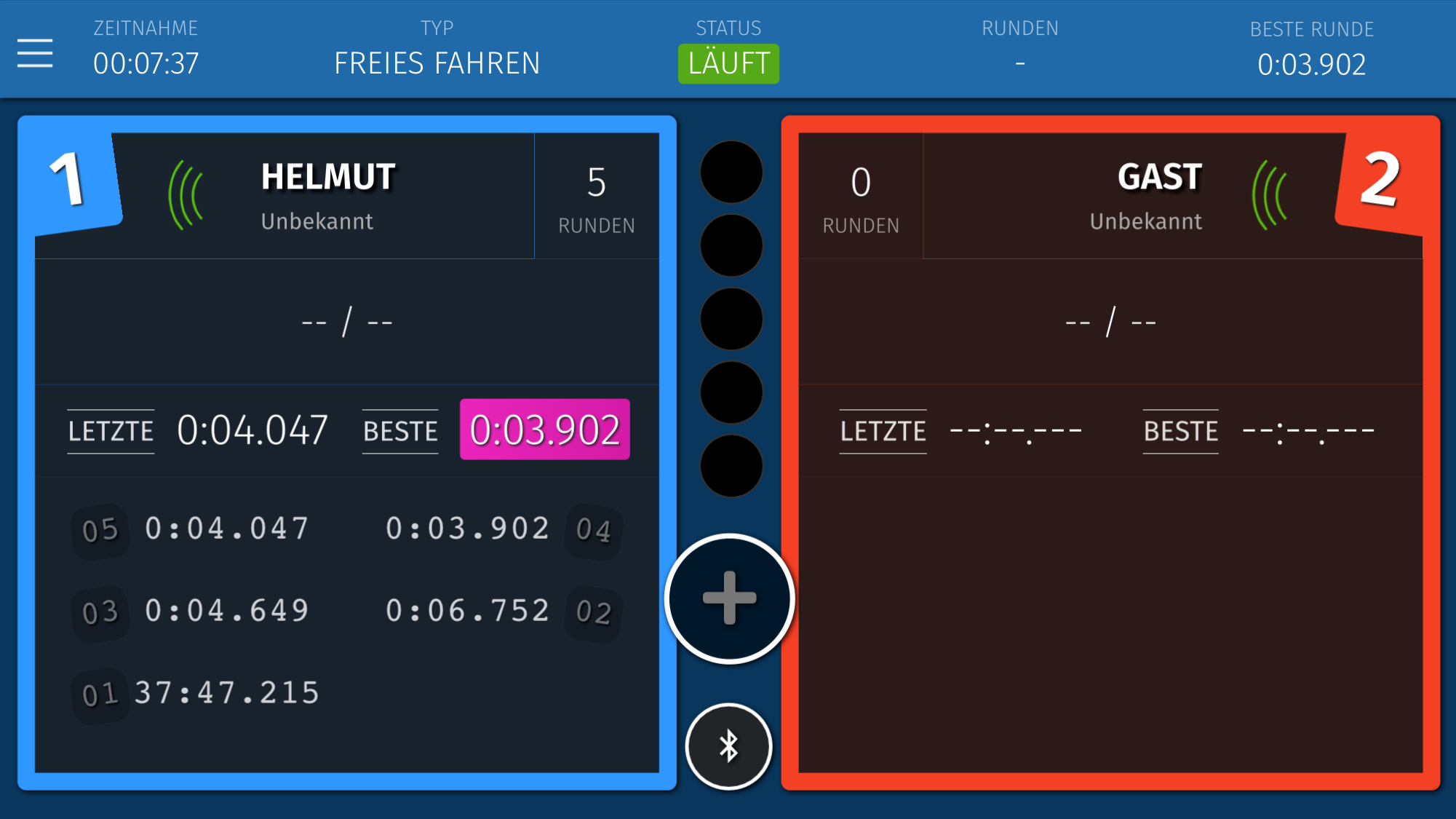Select Helmut's pink best lap time
The image size is (1456, 819).
pyautogui.click(x=544, y=430)
